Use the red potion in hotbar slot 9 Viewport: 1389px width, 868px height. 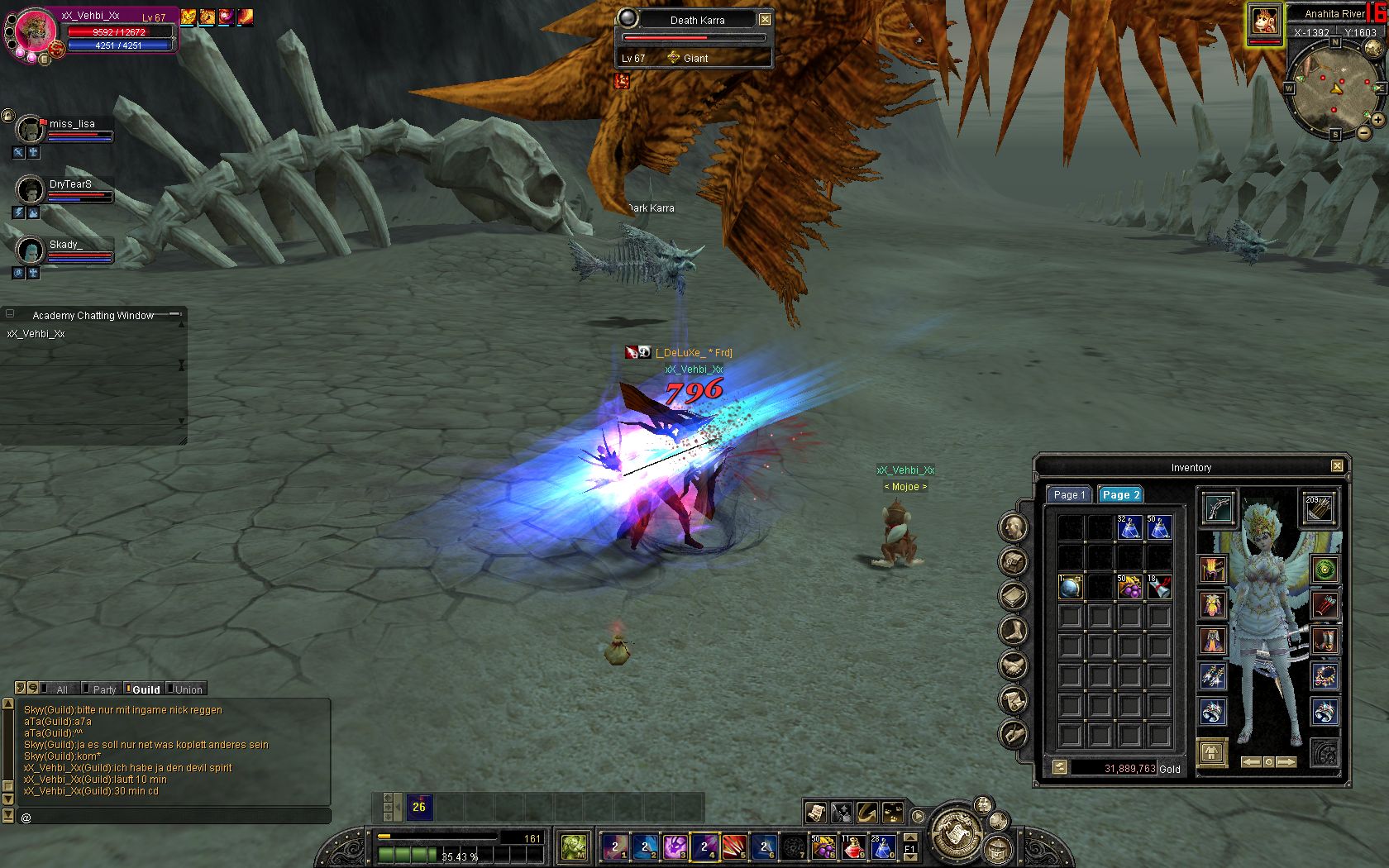click(852, 847)
